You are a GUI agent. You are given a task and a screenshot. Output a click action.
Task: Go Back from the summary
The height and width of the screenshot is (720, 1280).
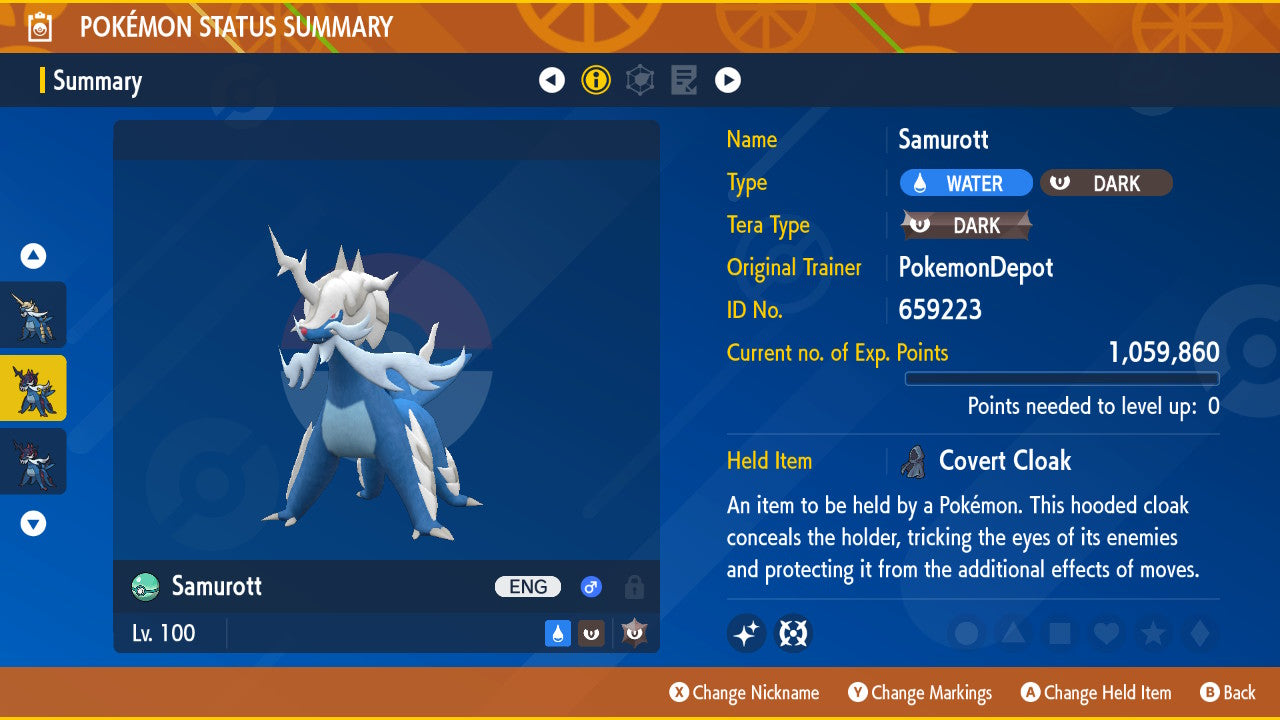pos(1227,692)
